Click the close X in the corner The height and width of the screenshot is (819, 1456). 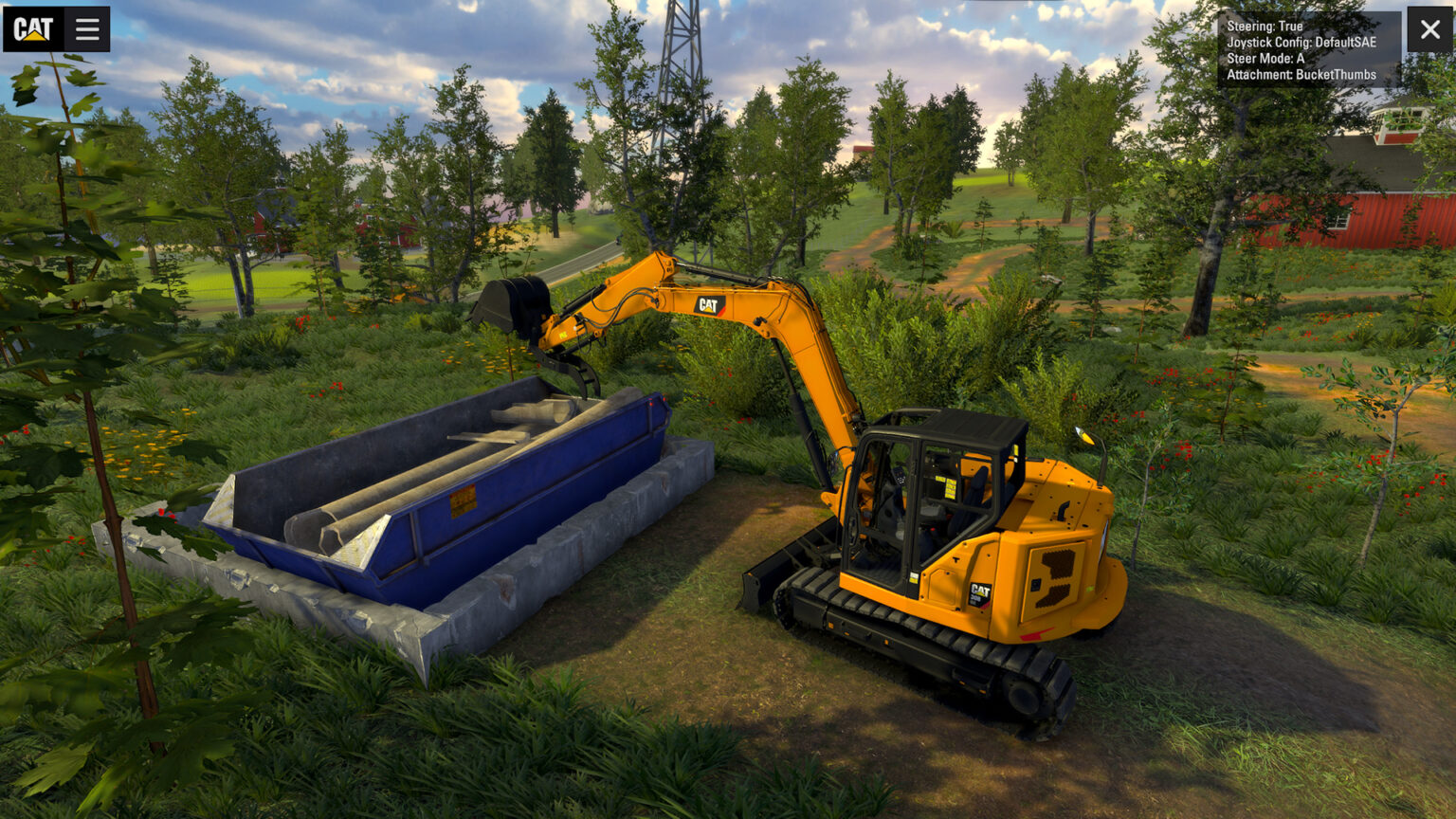(1429, 27)
